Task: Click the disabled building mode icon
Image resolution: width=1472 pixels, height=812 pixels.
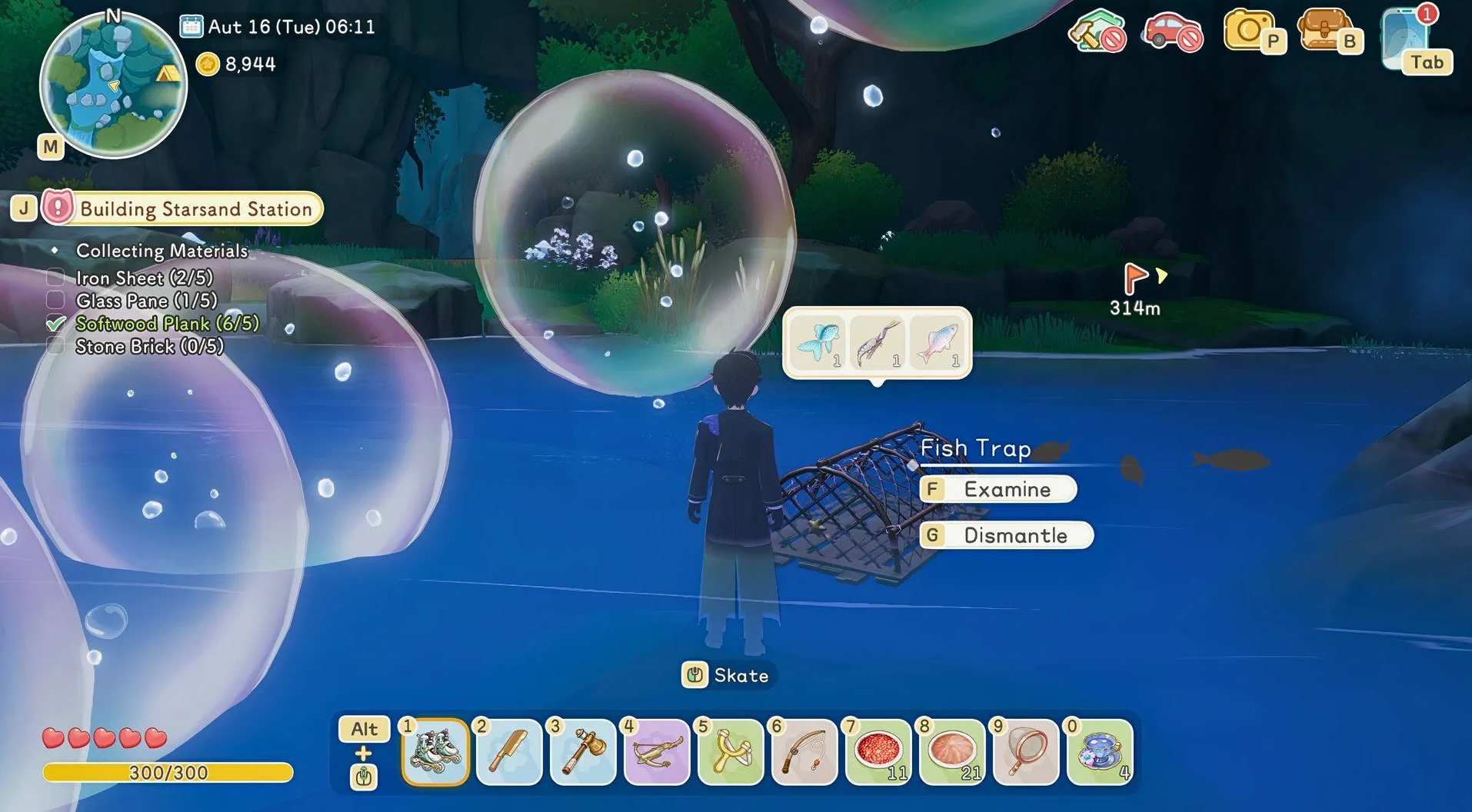Action: pos(1096,31)
